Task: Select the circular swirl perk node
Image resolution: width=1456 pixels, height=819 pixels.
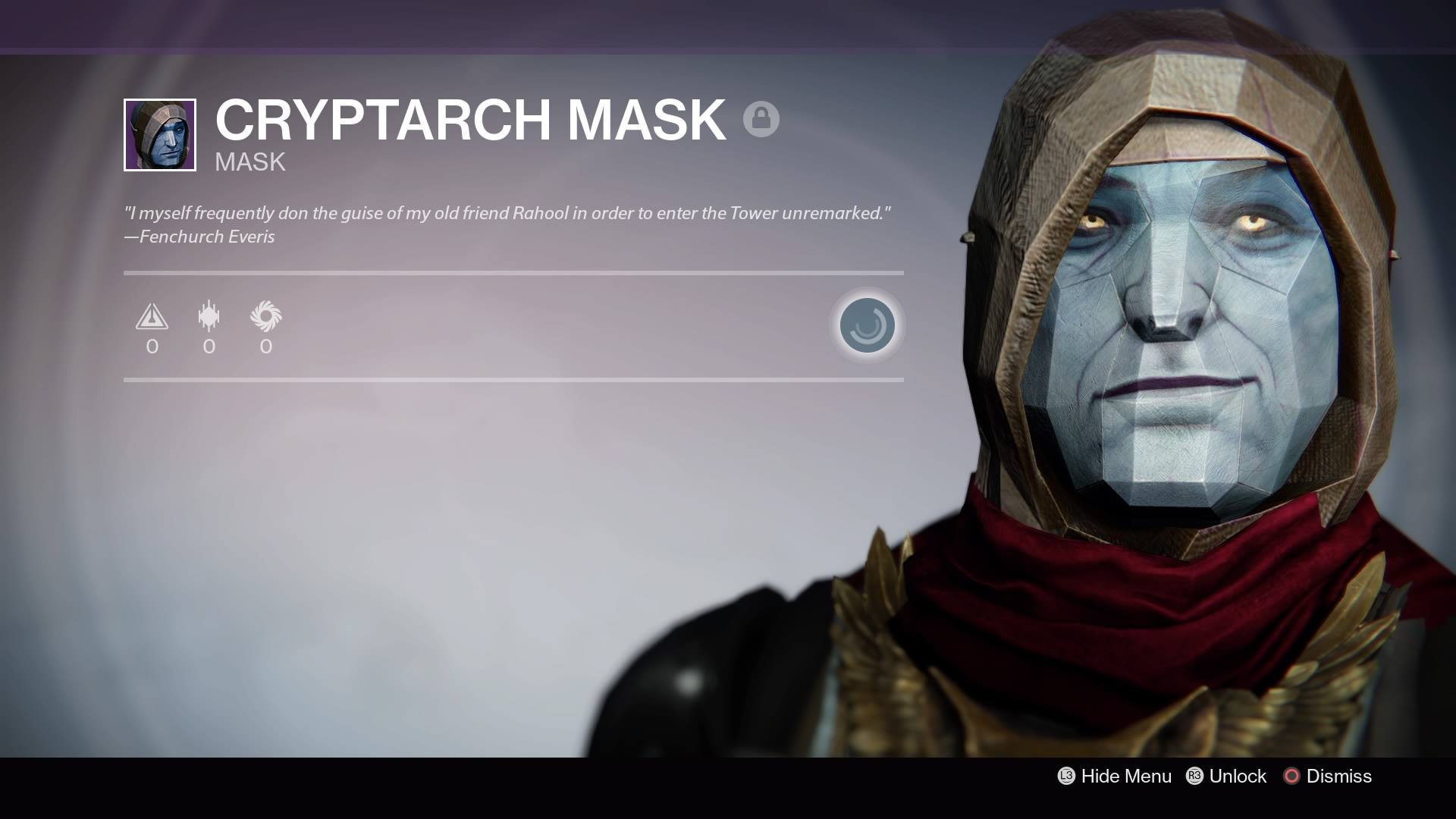Action: [867, 325]
